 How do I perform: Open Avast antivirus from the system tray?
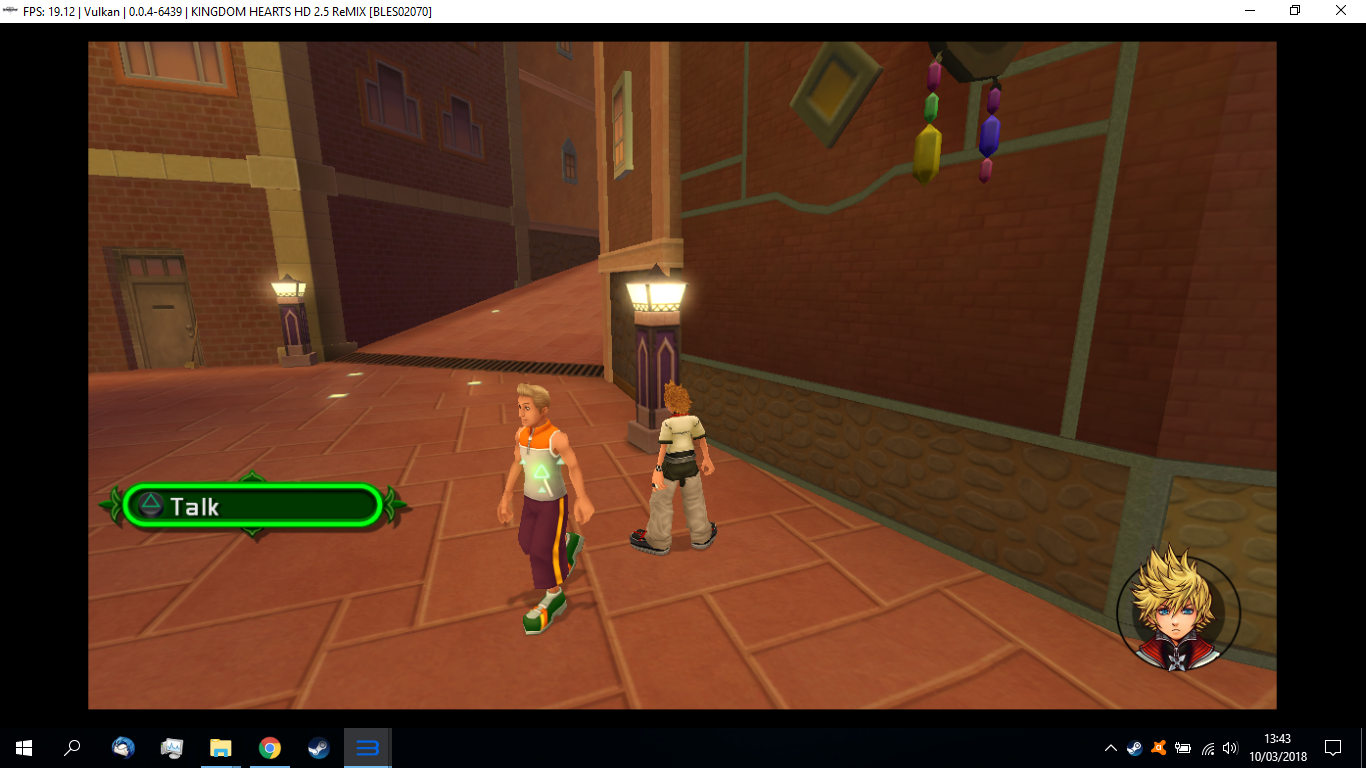pyautogui.click(x=1158, y=748)
